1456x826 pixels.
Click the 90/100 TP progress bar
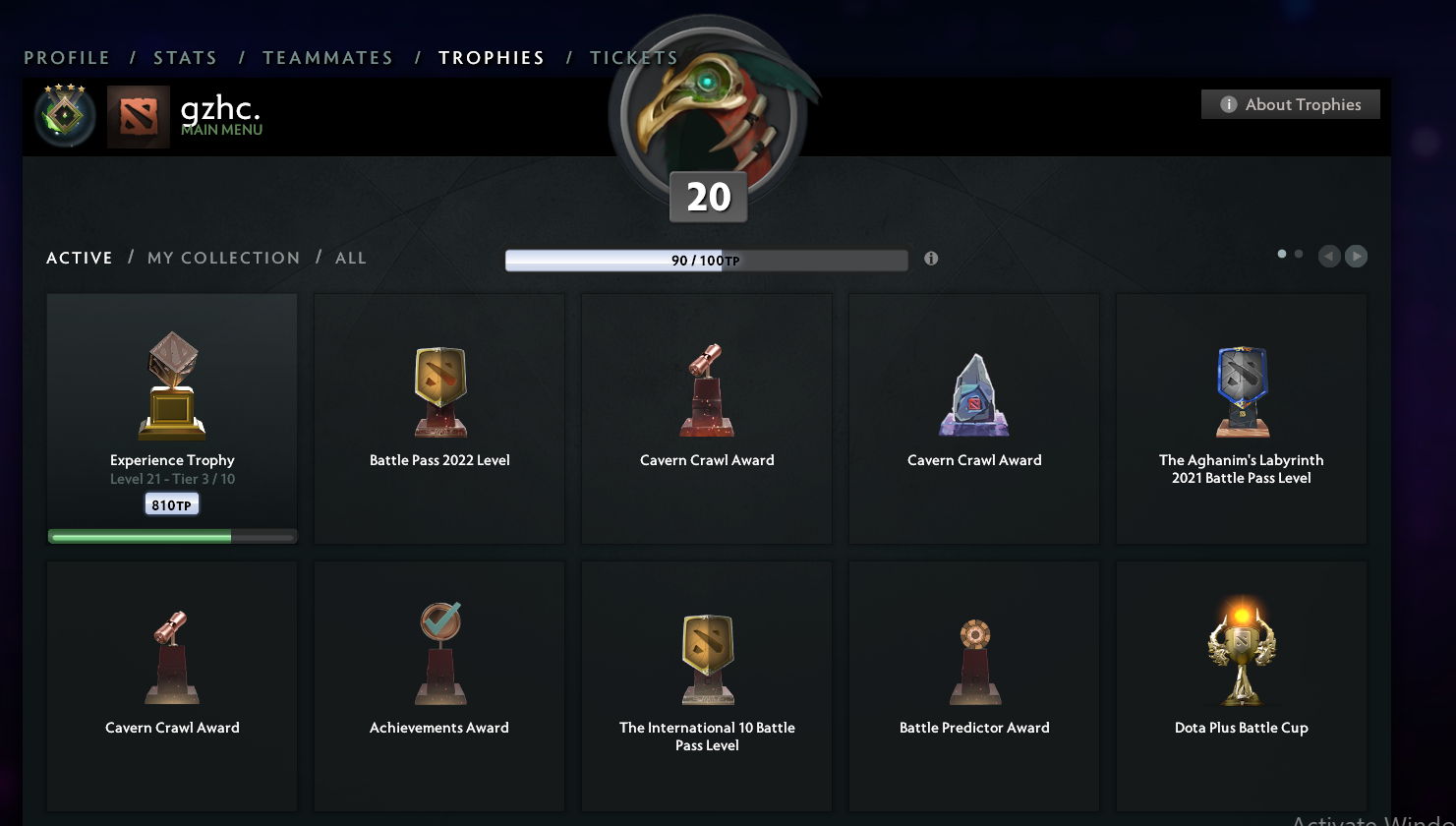[706, 260]
